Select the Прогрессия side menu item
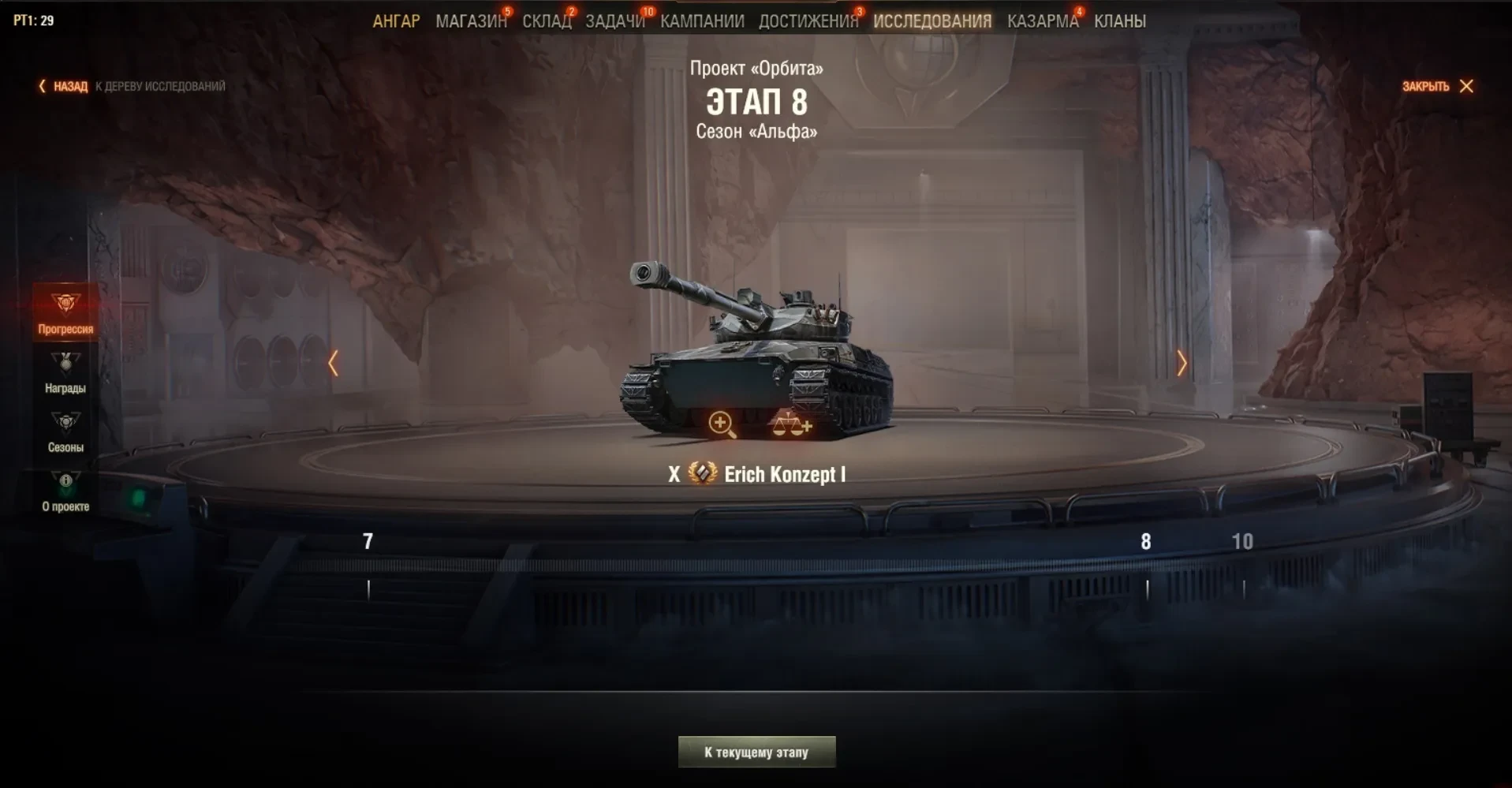 coord(65,313)
